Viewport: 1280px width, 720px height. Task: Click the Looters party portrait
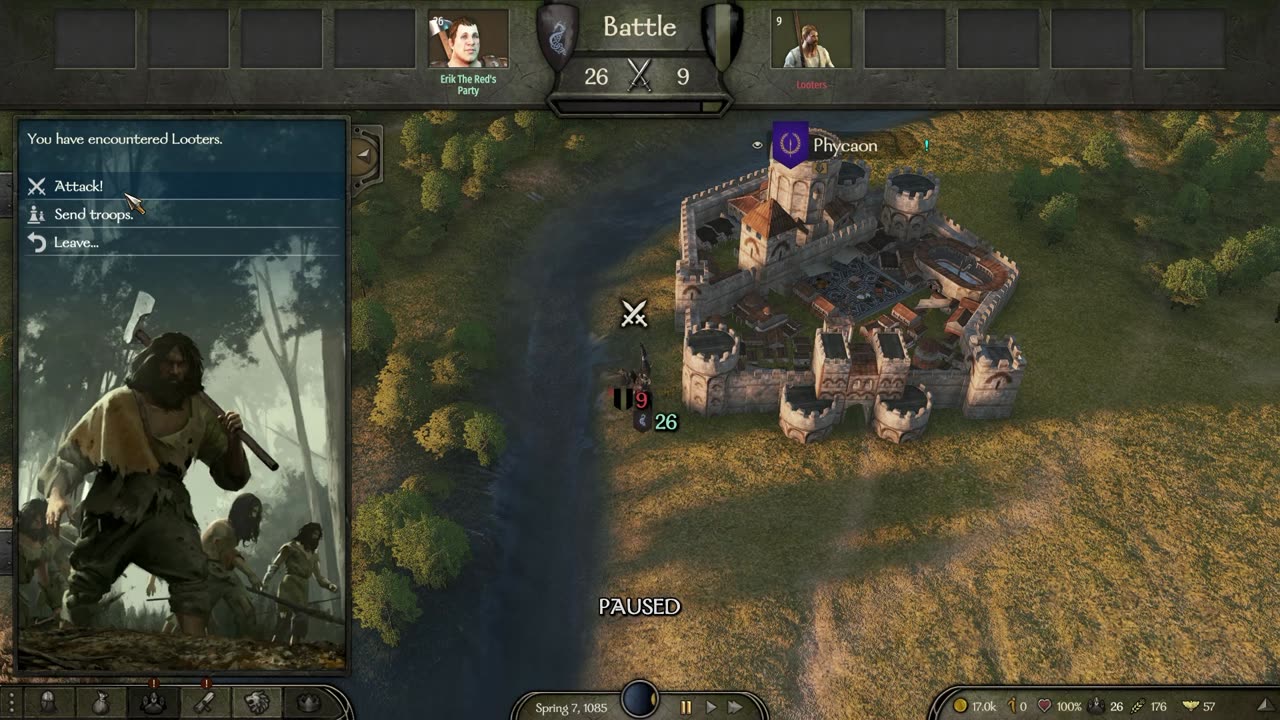click(811, 40)
